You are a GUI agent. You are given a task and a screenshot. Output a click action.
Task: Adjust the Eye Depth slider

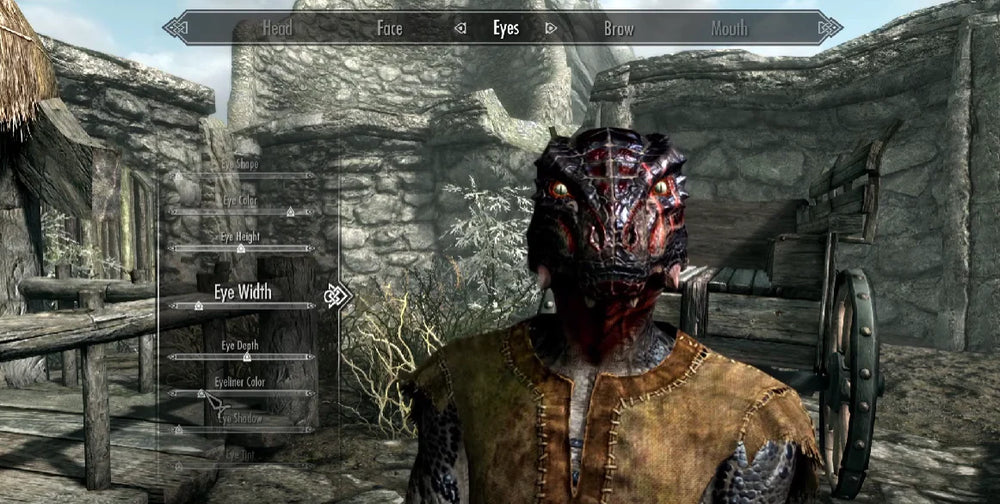[241, 356]
